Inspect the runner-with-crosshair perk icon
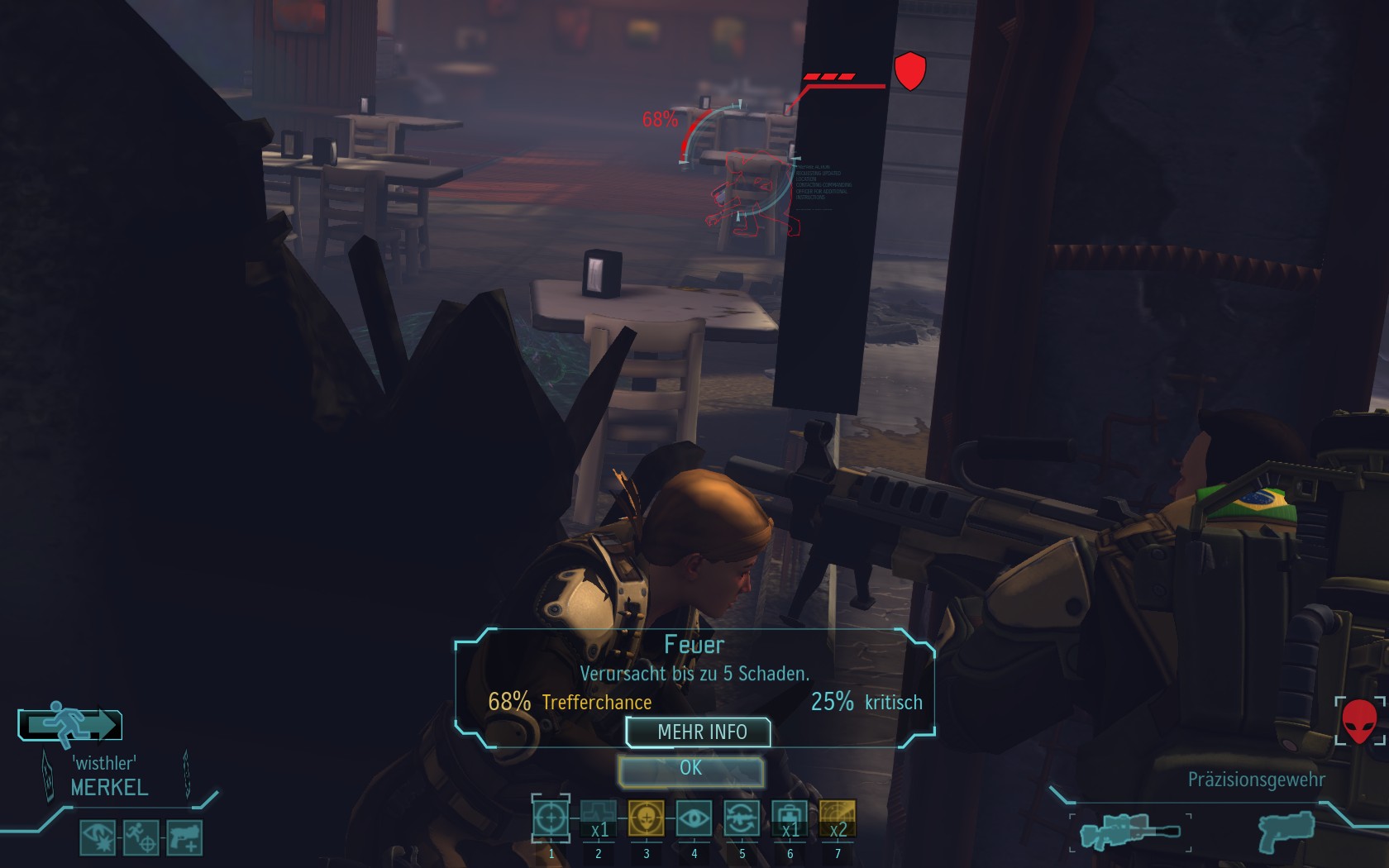 [x=141, y=837]
